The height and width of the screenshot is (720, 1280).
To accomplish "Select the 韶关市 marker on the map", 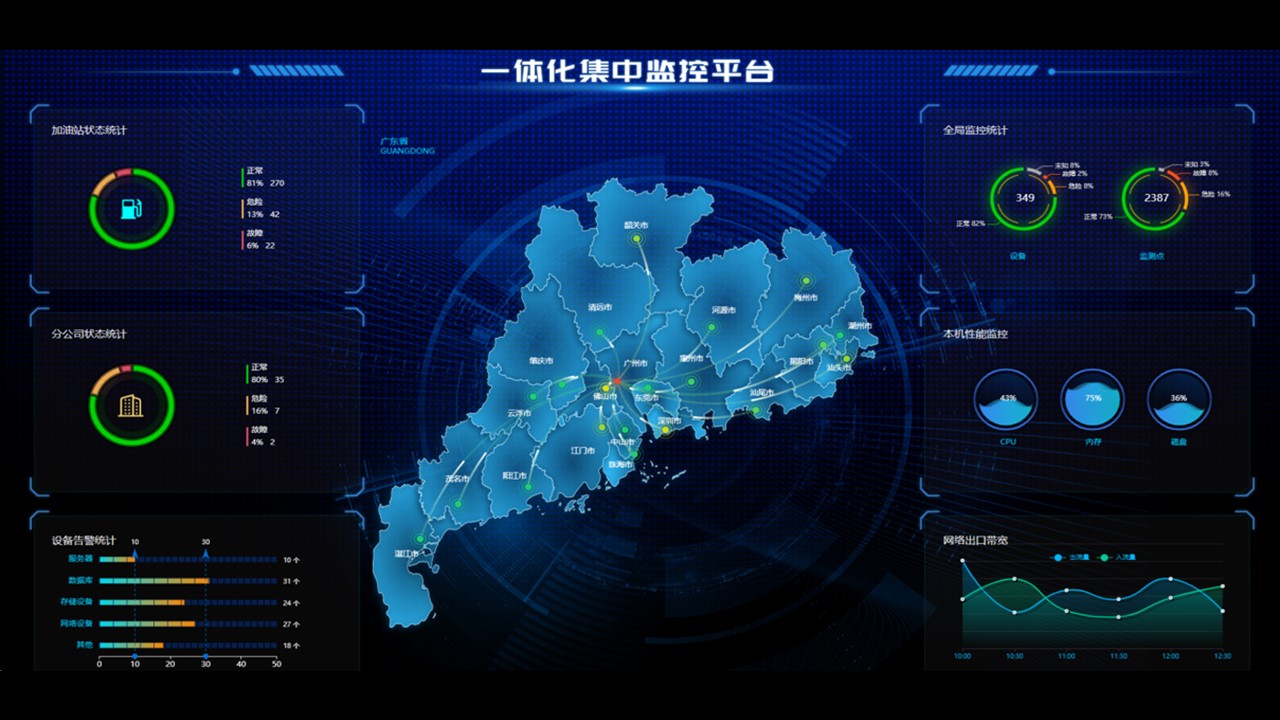I will point(636,240).
